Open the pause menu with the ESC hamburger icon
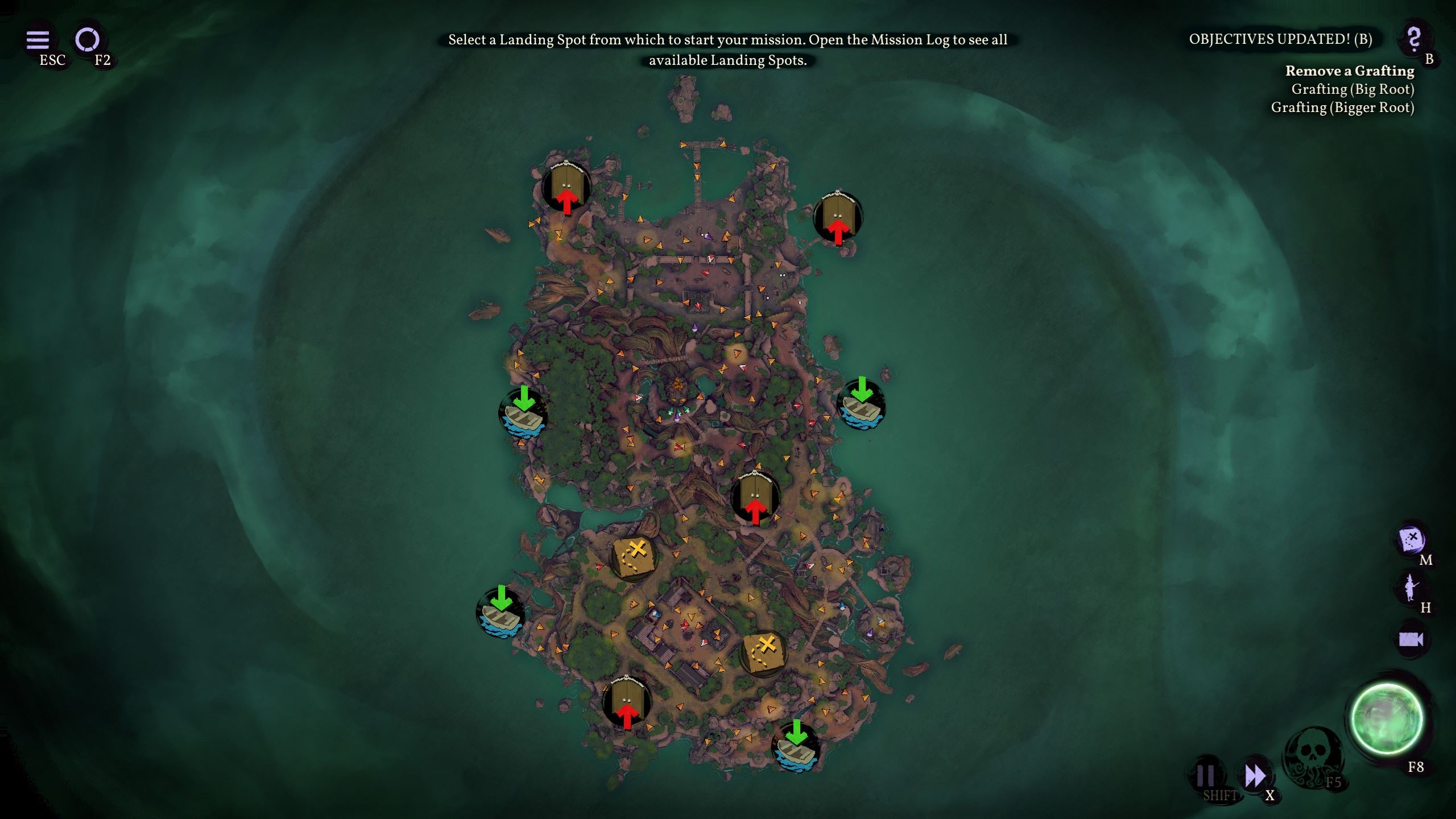The height and width of the screenshot is (819, 1456). point(38,40)
